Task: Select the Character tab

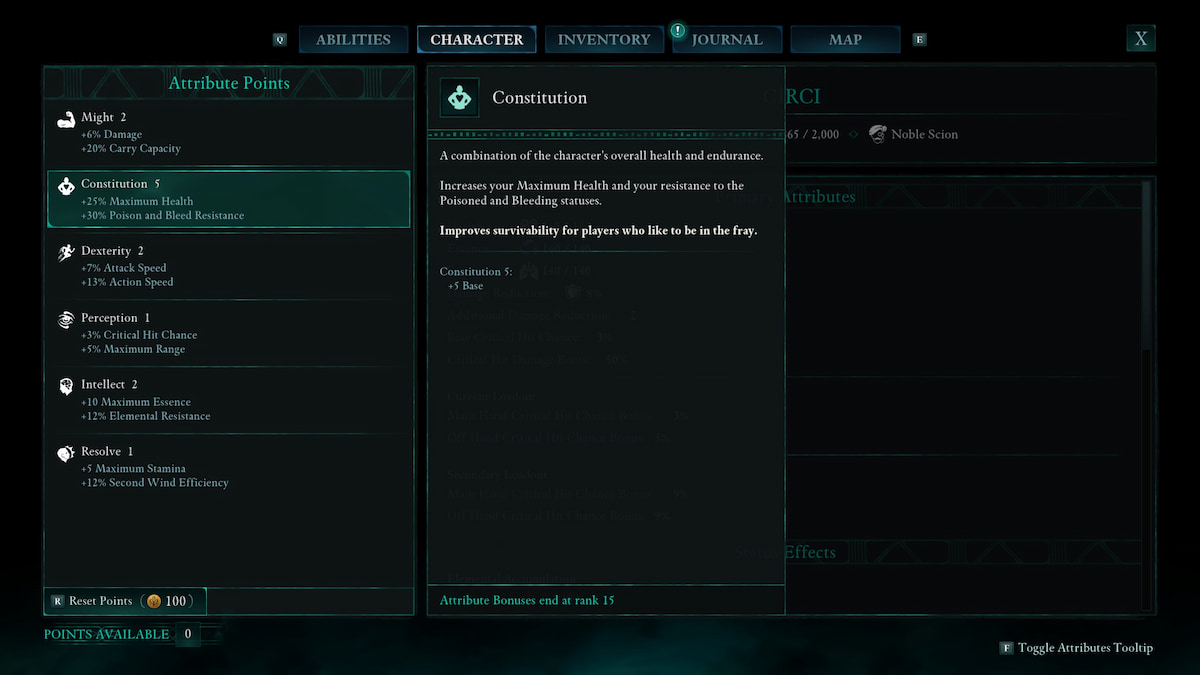Action: 477,40
